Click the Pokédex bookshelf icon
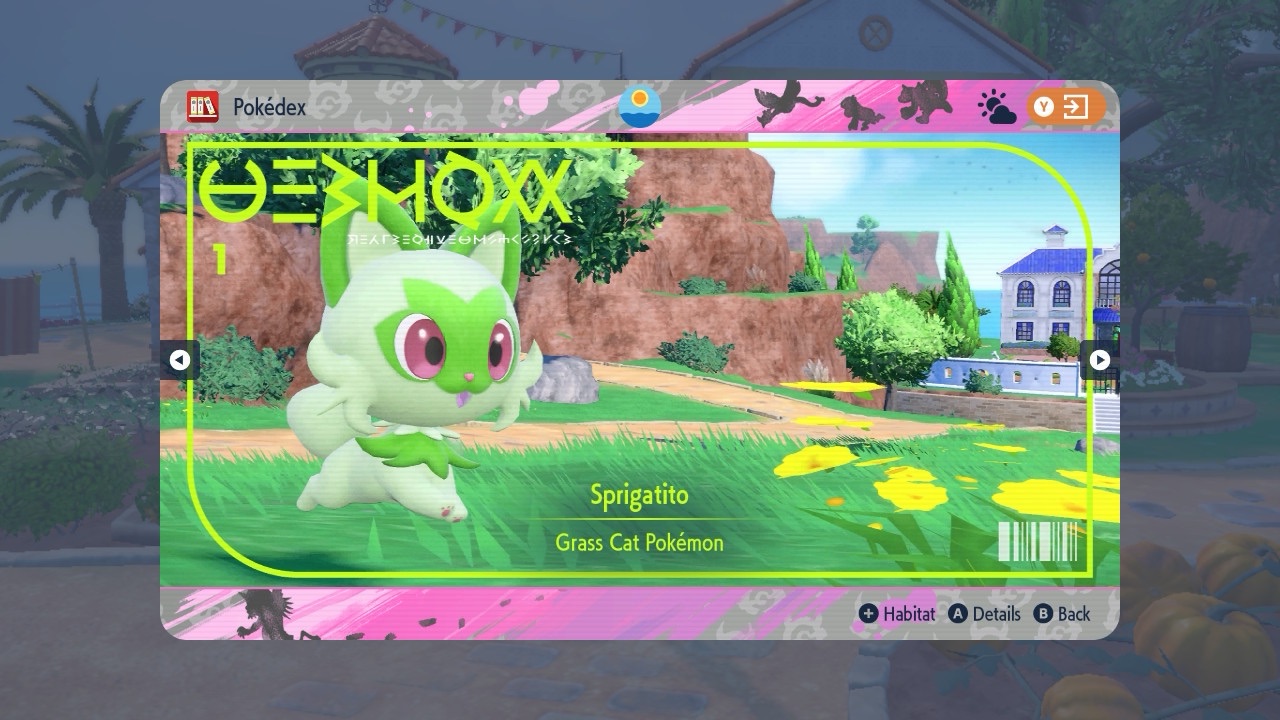The width and height of the screenshot is (1280, 720). (x=203, y=106)
